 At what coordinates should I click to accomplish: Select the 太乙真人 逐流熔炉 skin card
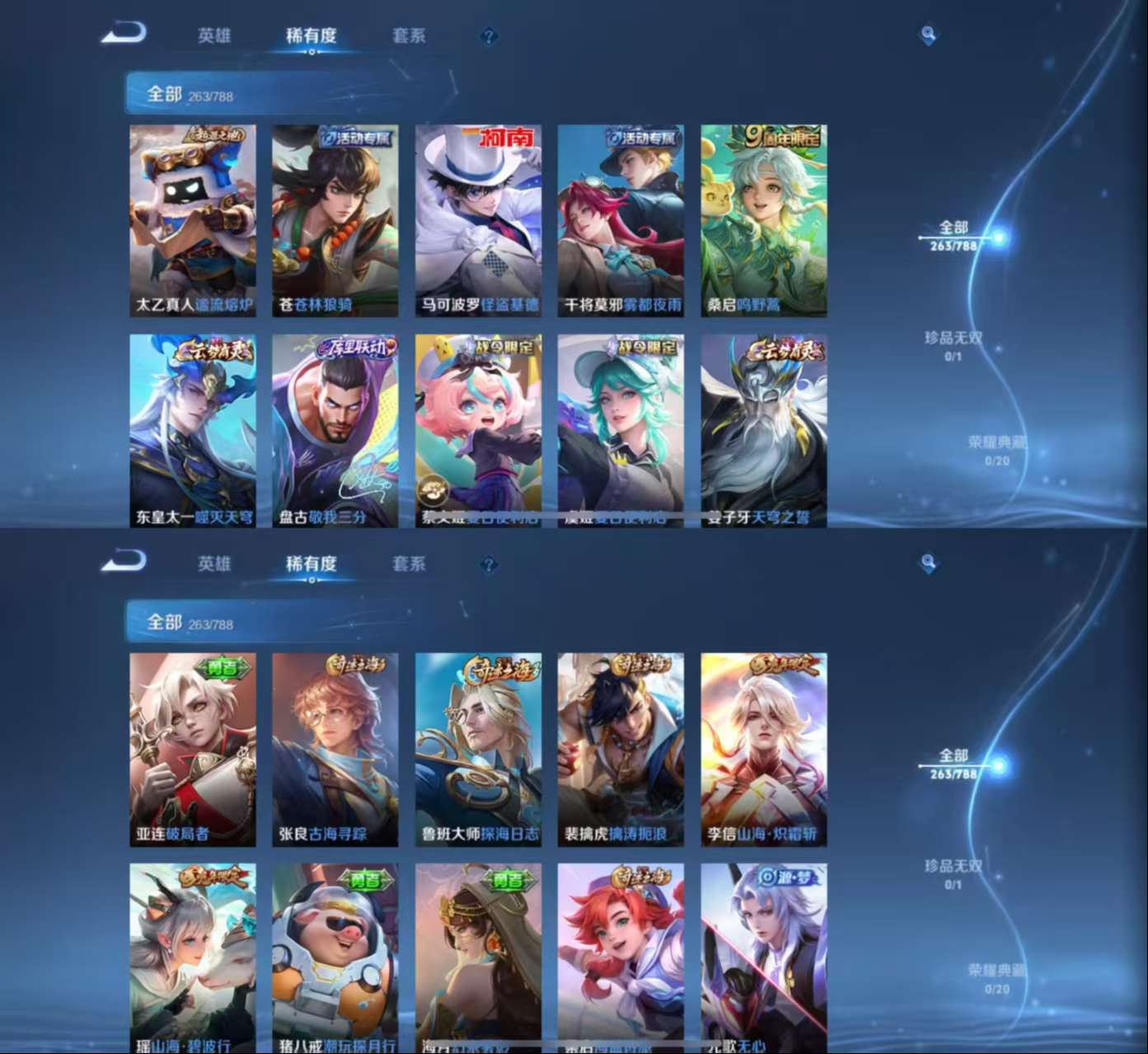(193, 220)
